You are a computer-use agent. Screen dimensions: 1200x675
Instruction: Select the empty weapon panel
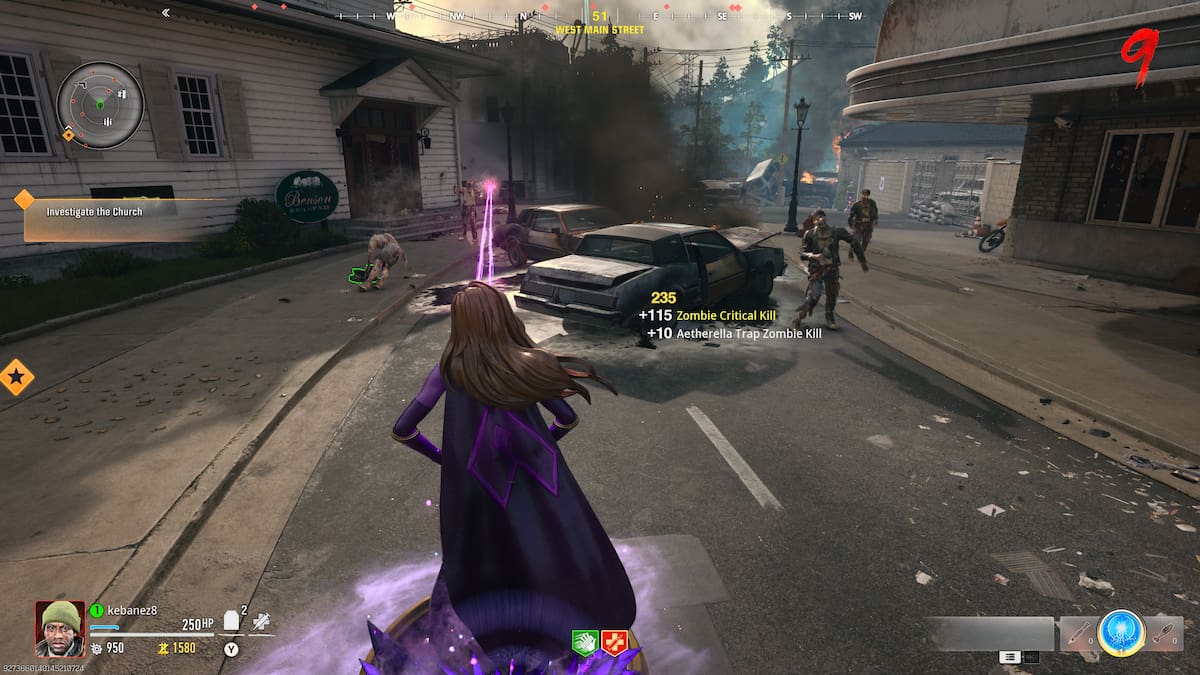(x=990, y=633)
